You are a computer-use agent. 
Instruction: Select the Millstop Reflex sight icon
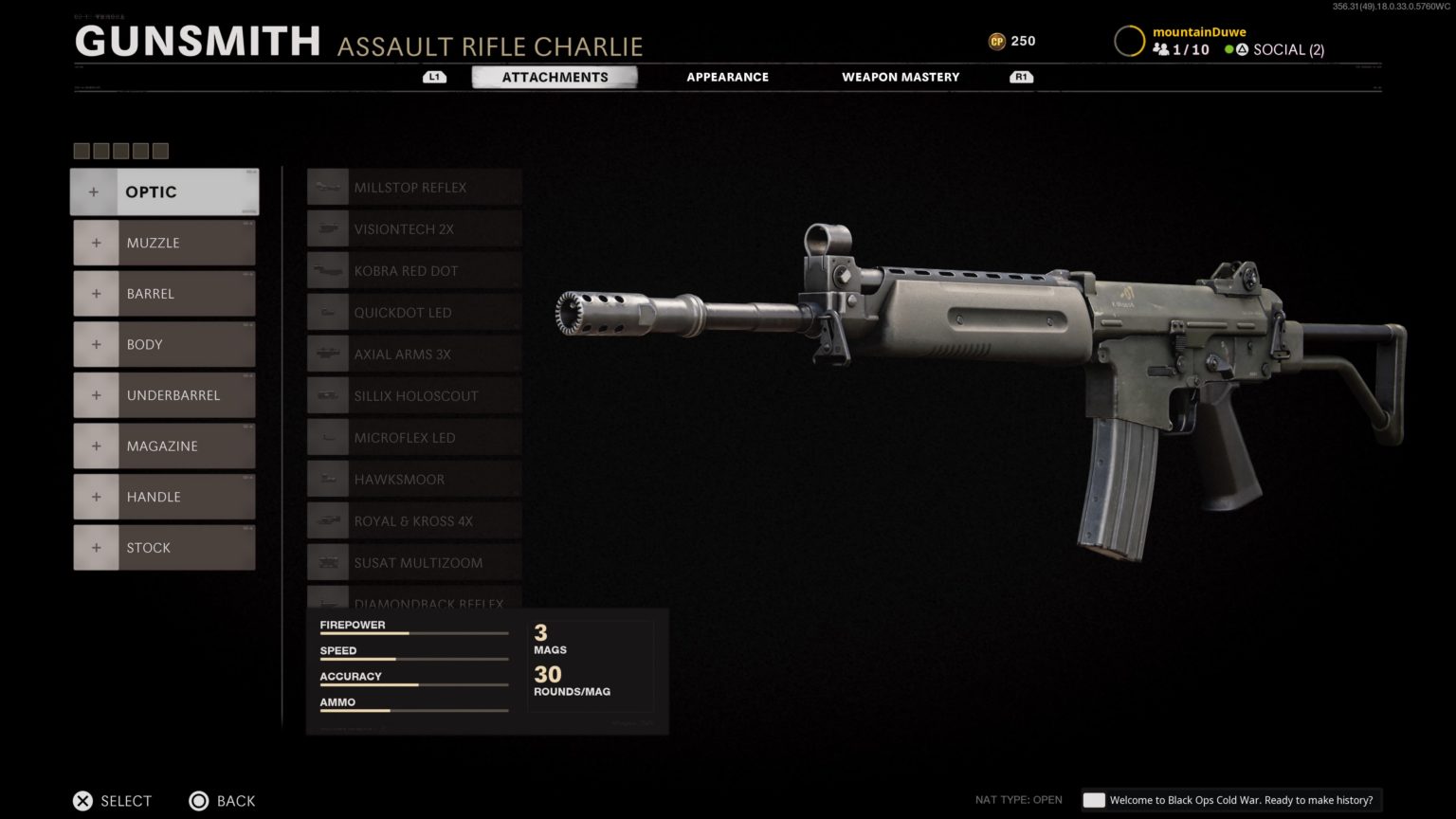pos(327,187)
